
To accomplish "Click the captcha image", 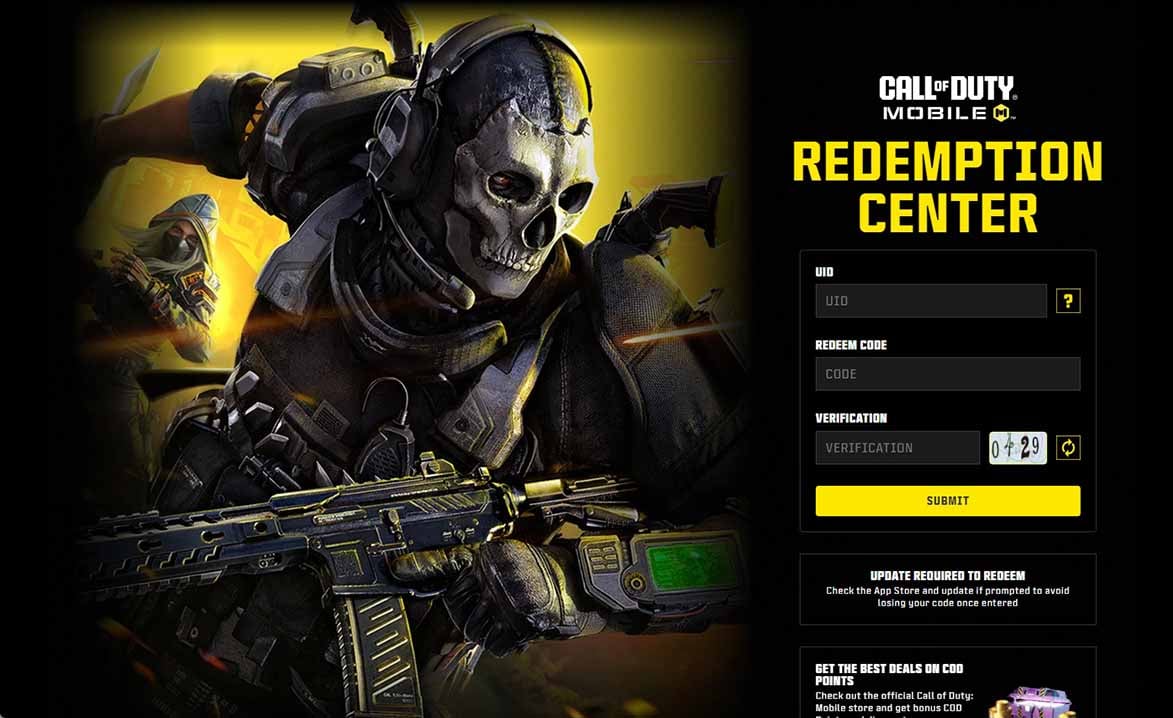I will click(1018, 448).
